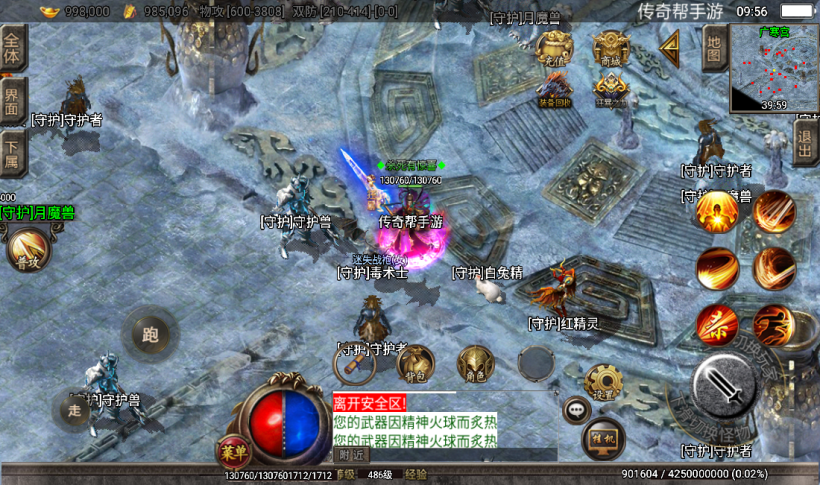Open the chat speech bubble button
820x485 pixels.
[x=576, y=408]
